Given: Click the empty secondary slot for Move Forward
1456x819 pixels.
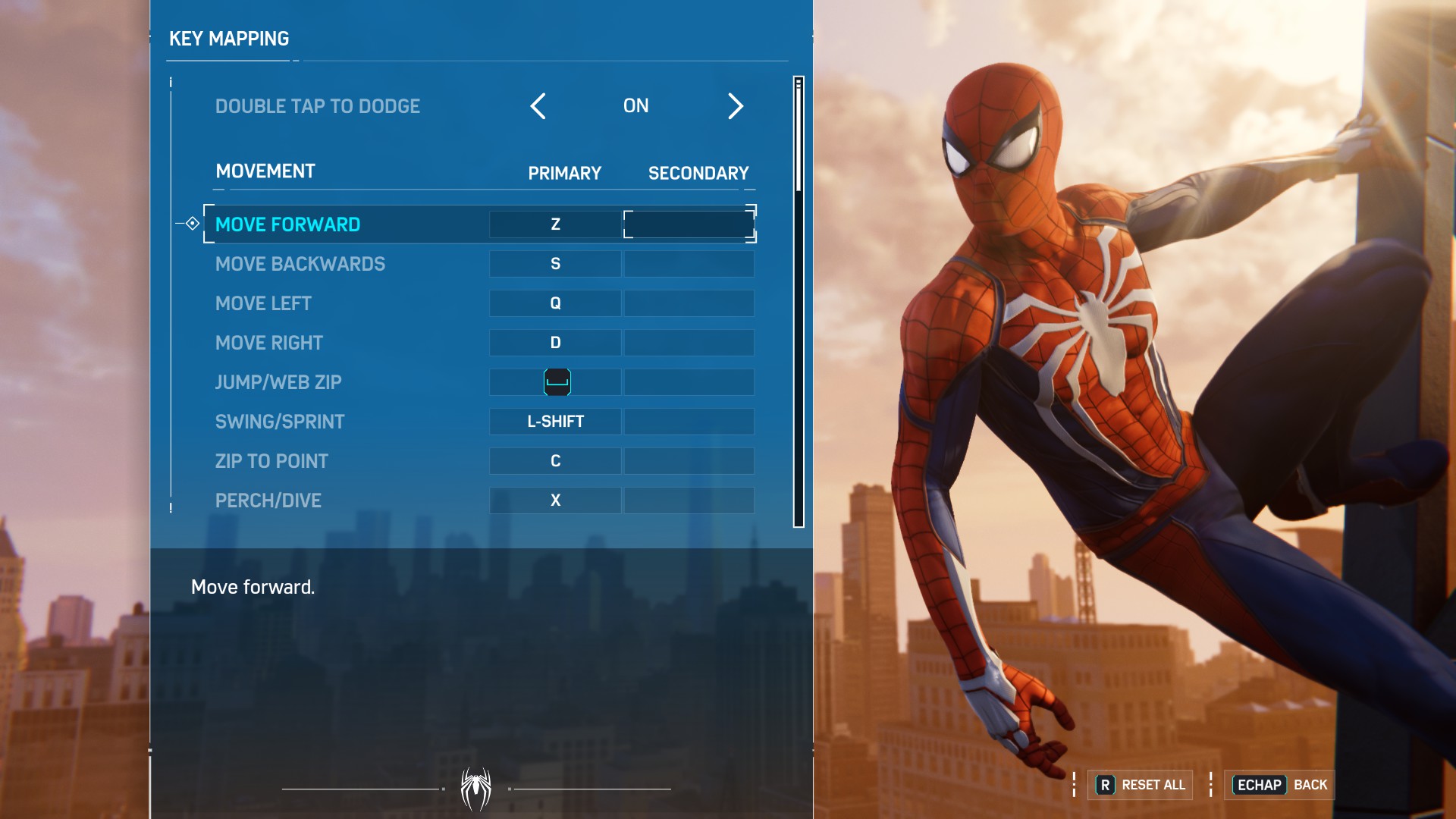Looking at the screenshot, I should click(689, 224).
